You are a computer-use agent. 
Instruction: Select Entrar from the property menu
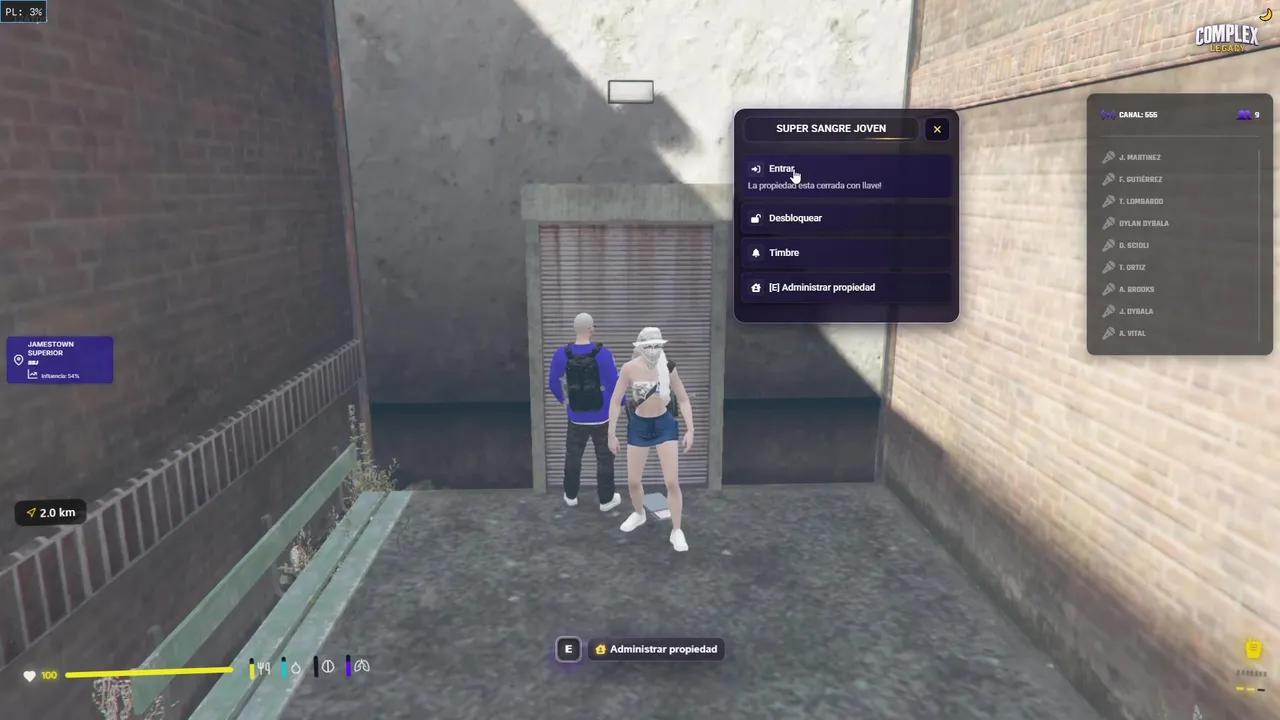(782, 168)
